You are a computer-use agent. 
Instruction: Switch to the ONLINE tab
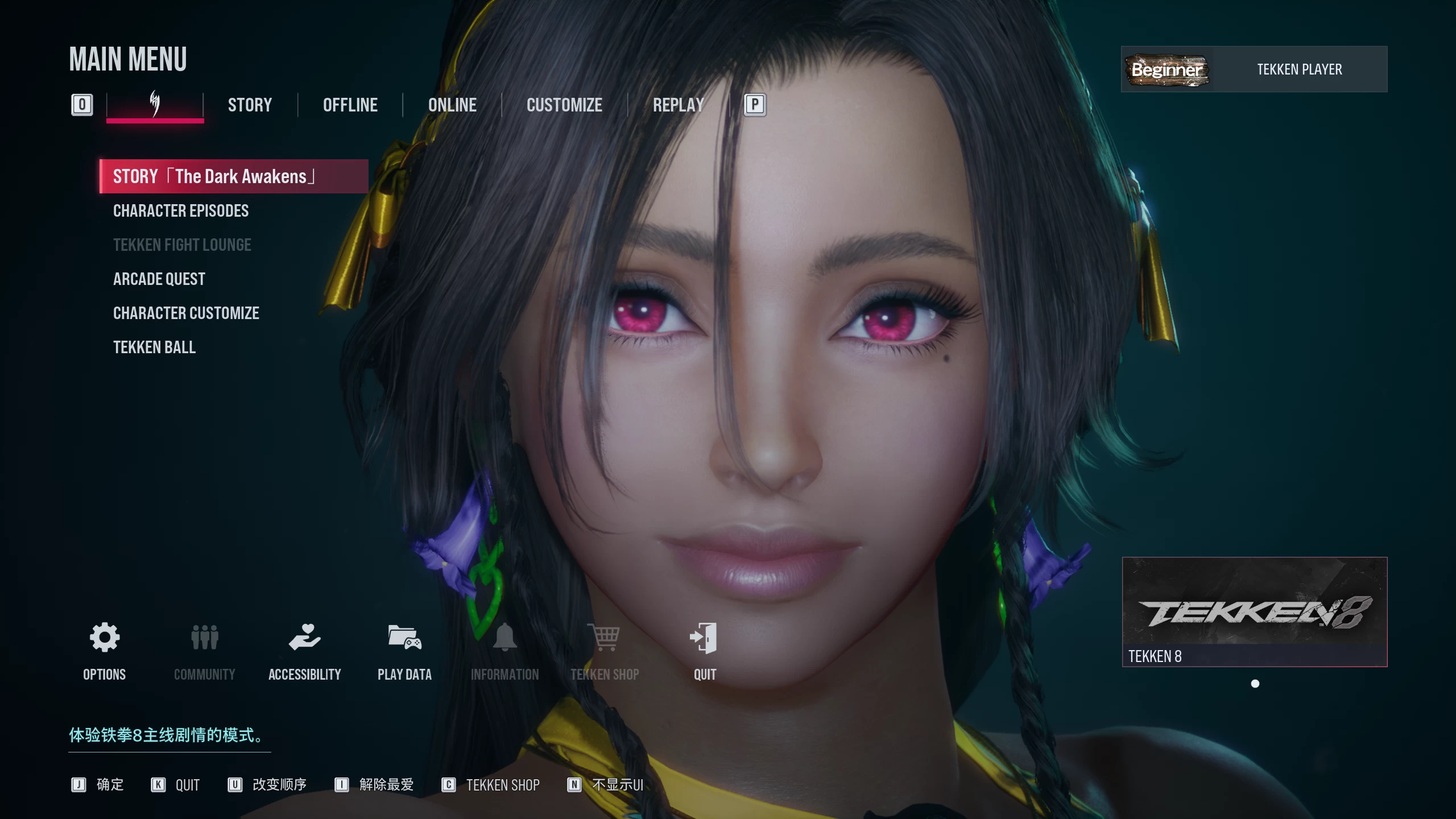452,105
